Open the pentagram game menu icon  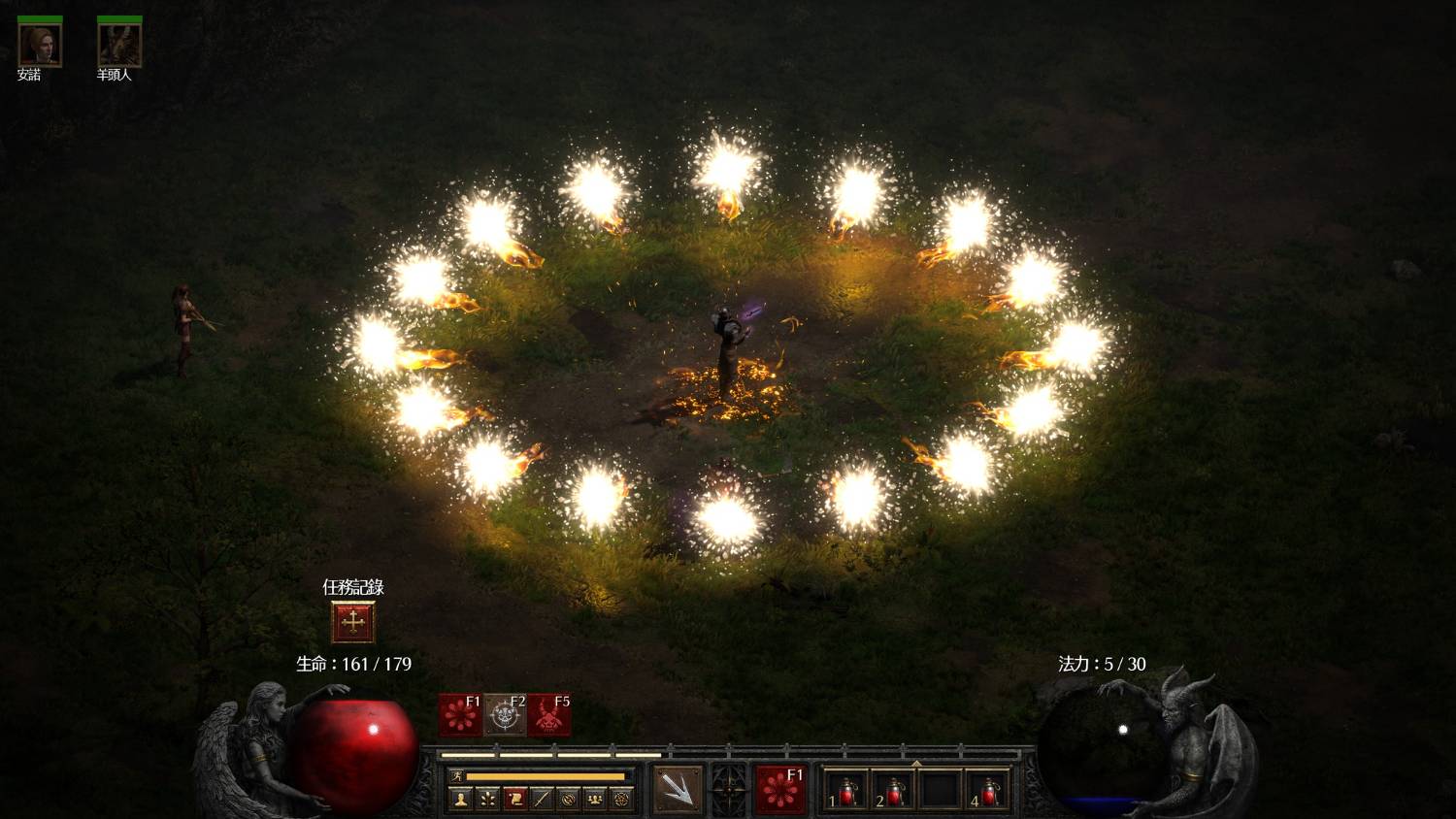point(621,799)
